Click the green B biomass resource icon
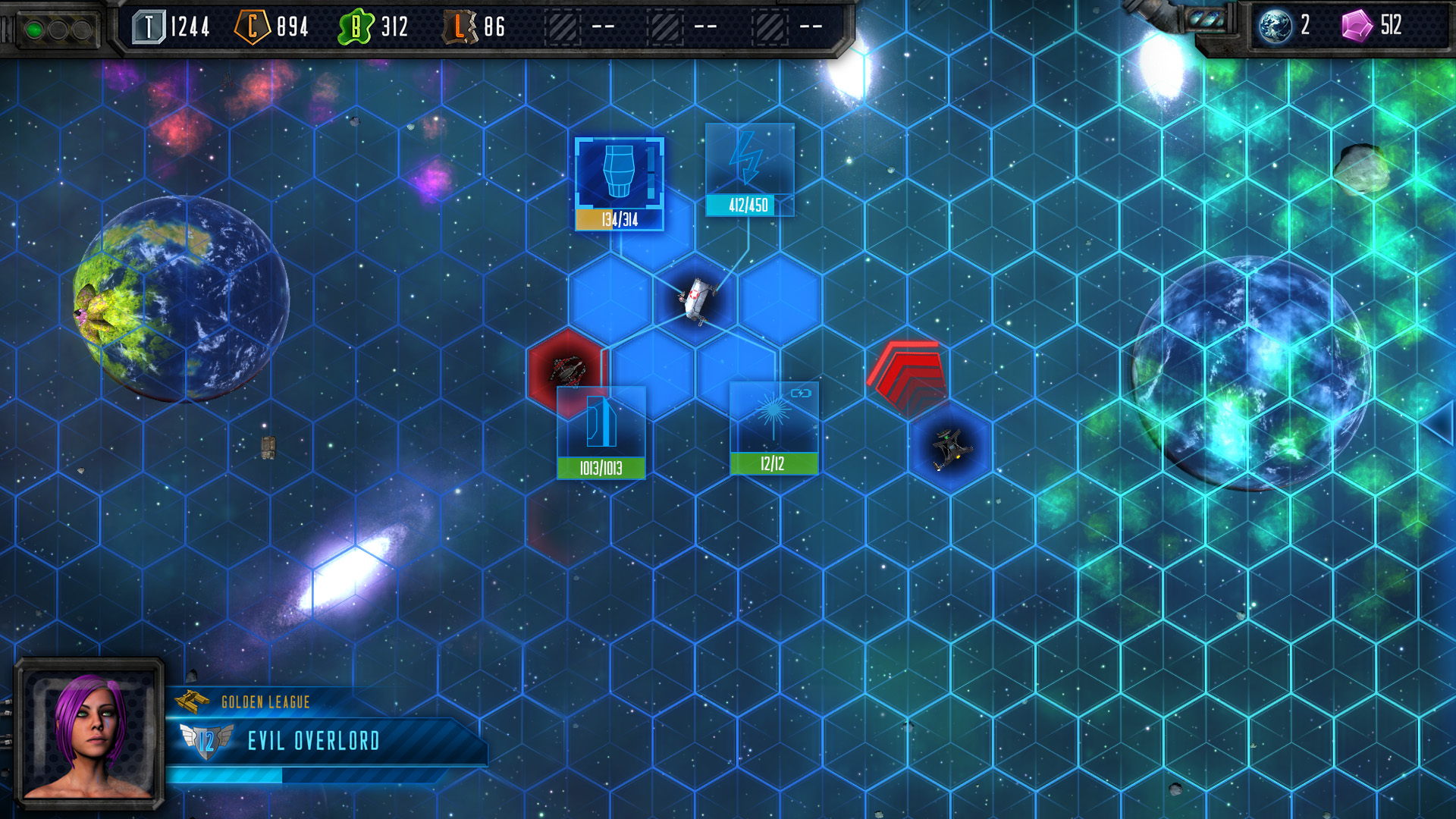Viewport: 1456px width, 819px height. pos(355,25)
